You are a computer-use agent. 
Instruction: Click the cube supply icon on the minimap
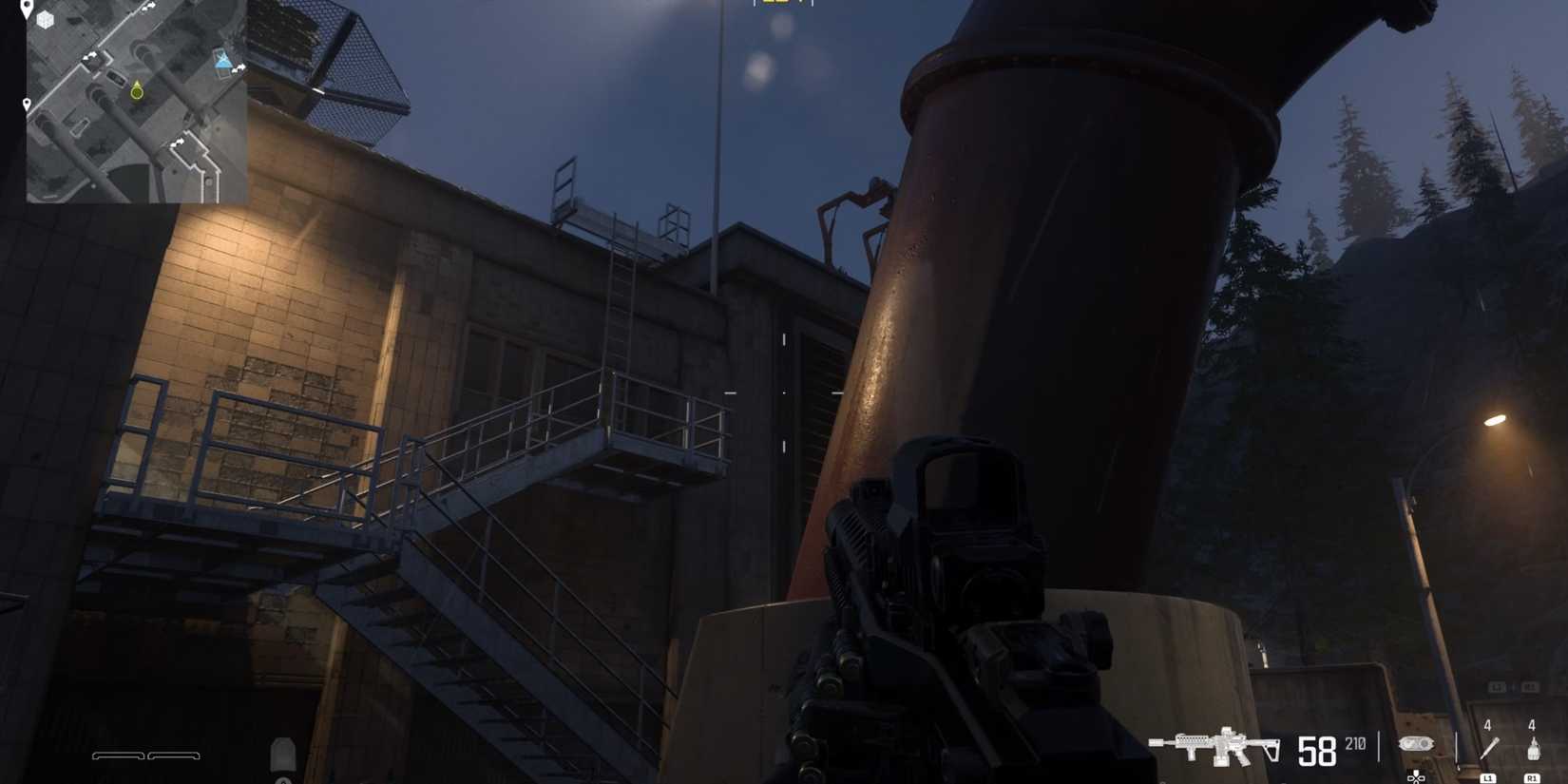point(45,20)
